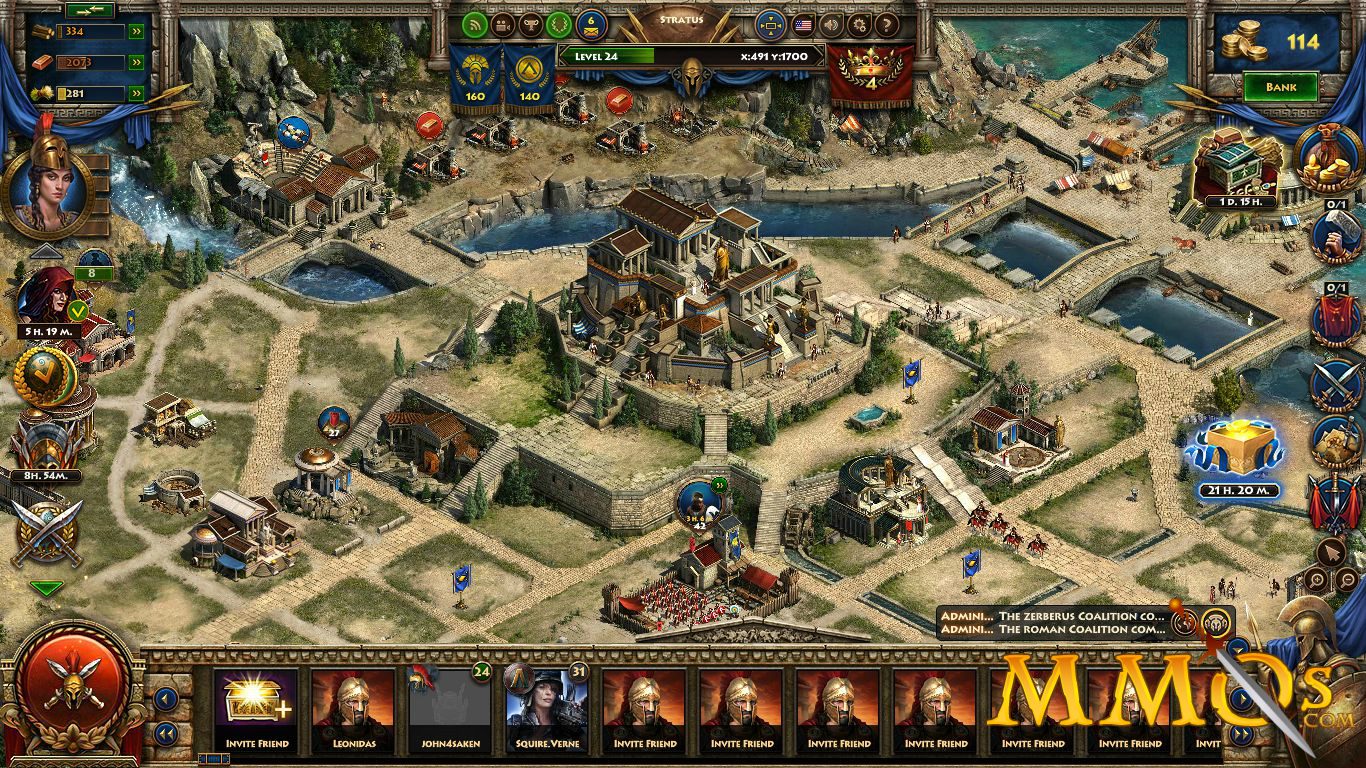The image size is (1366, 768).
Task: Click the question mark help button
Action: [x=887, y=24]
